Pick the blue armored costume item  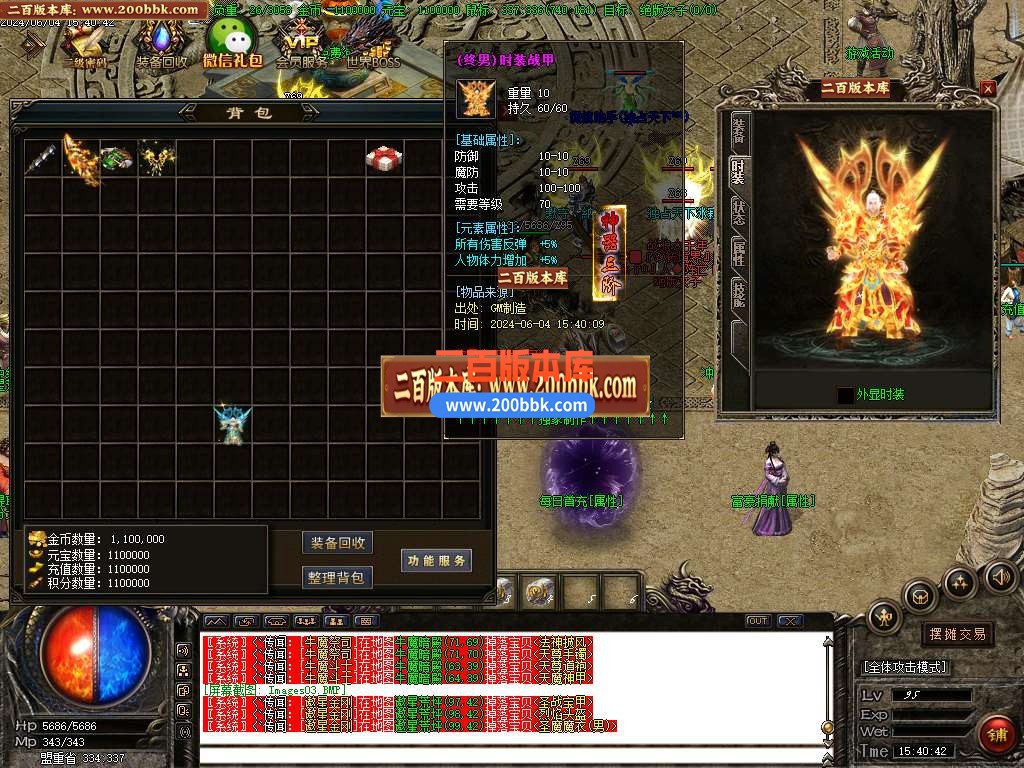coord(232,424)
